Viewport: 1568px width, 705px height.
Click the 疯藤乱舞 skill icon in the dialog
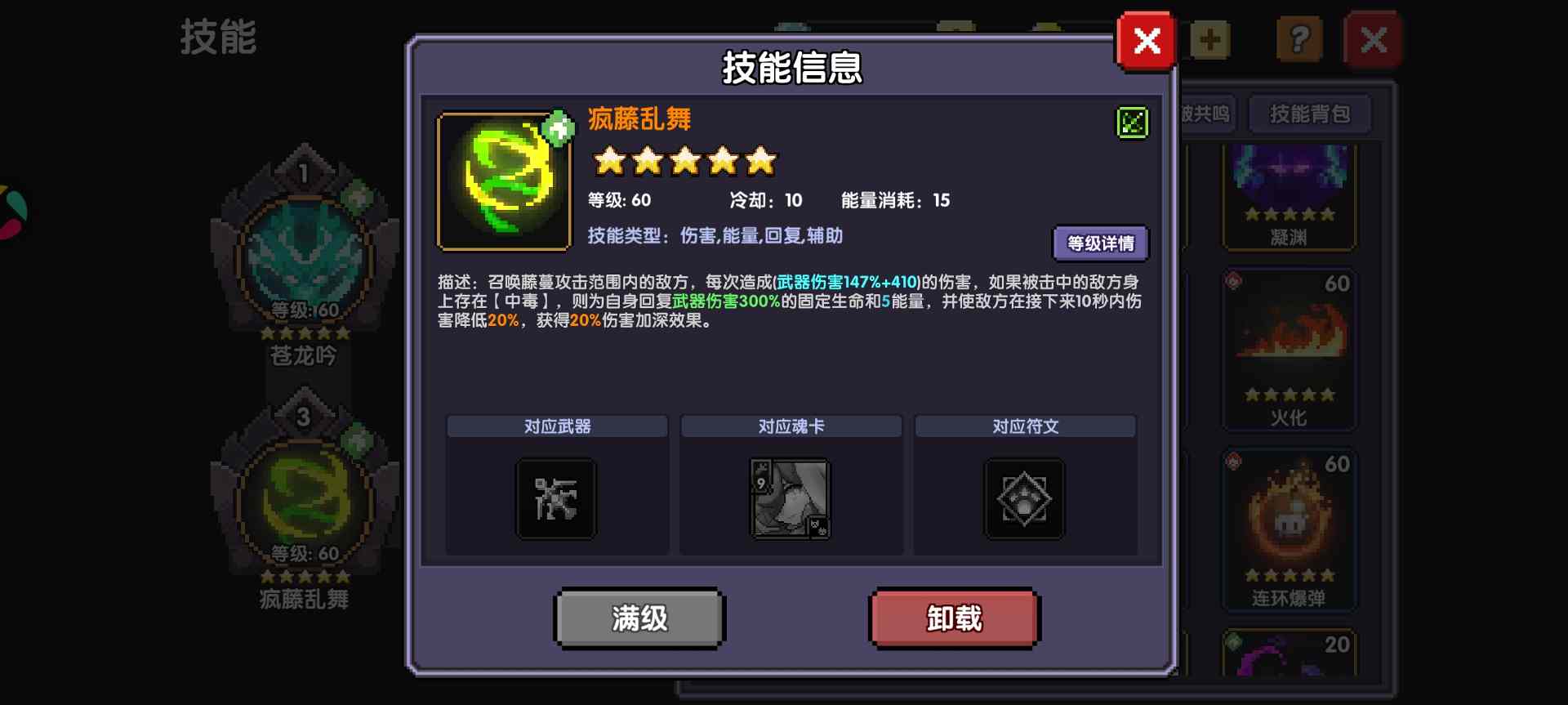pos(503,179)
